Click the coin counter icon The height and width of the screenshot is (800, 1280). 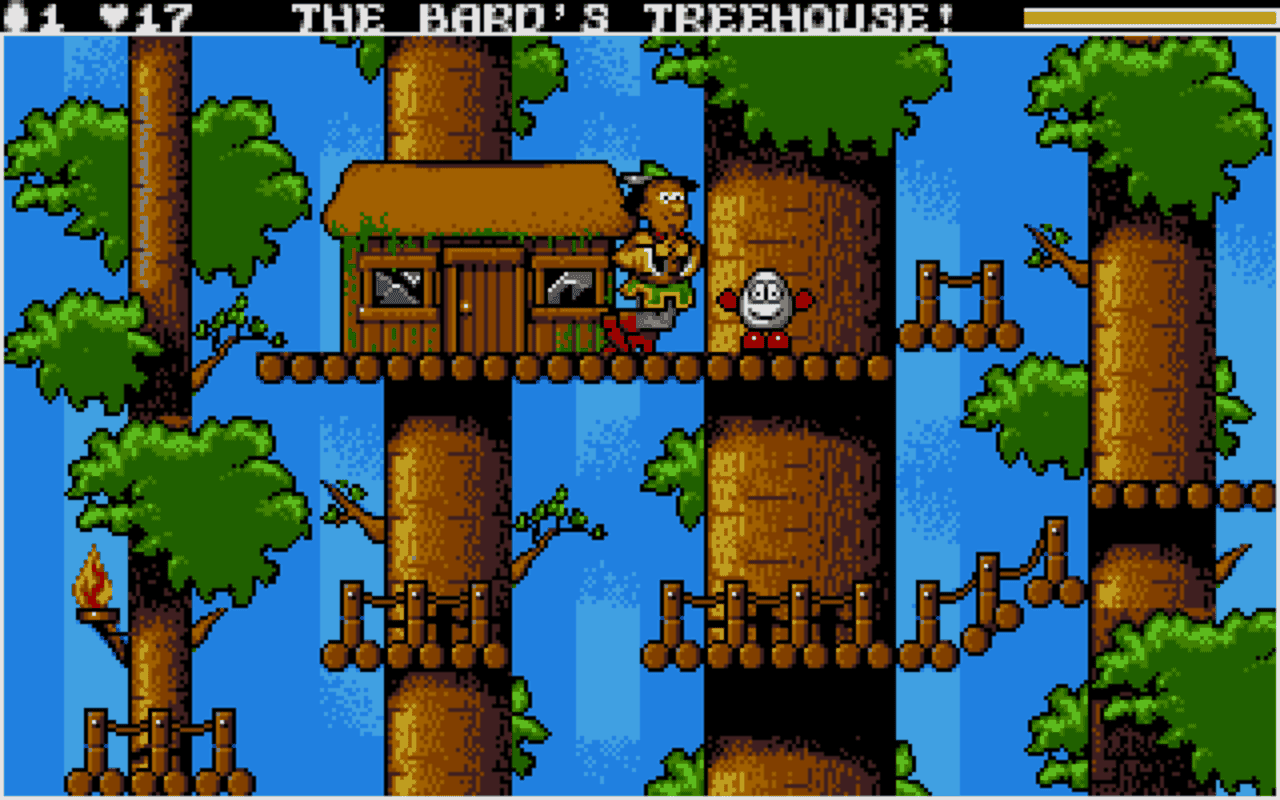coord(14,14)
